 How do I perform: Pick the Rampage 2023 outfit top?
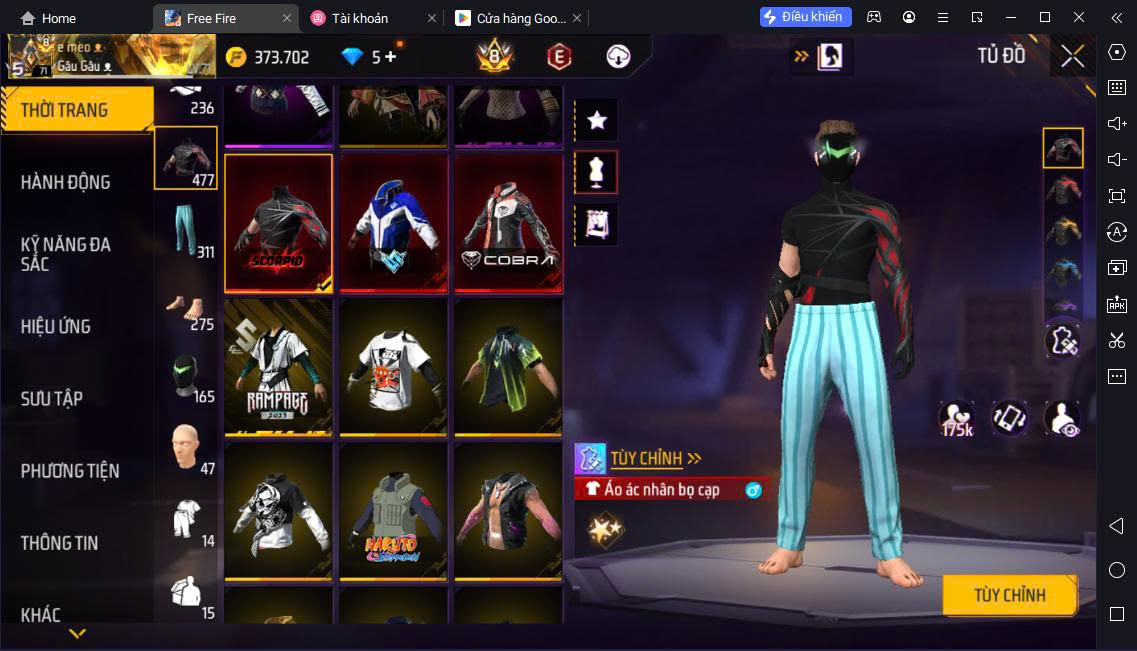coord(279,368)
